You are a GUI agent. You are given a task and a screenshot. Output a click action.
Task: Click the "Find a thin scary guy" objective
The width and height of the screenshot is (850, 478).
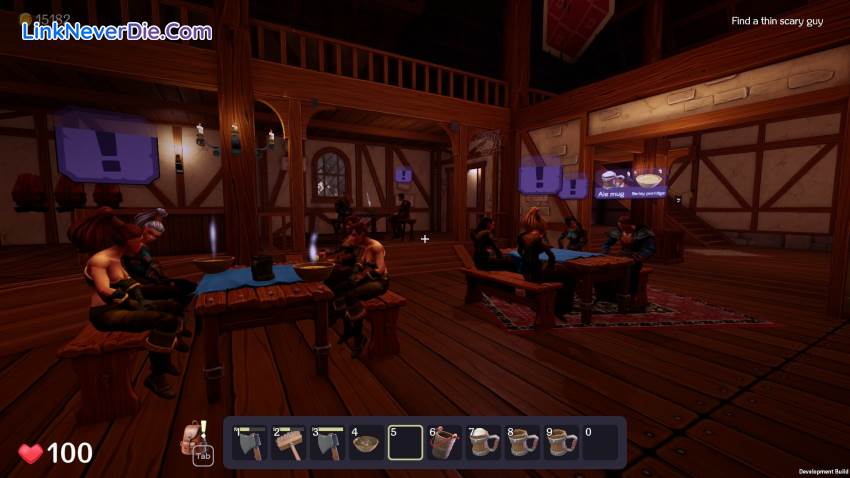tap(777, 21)
